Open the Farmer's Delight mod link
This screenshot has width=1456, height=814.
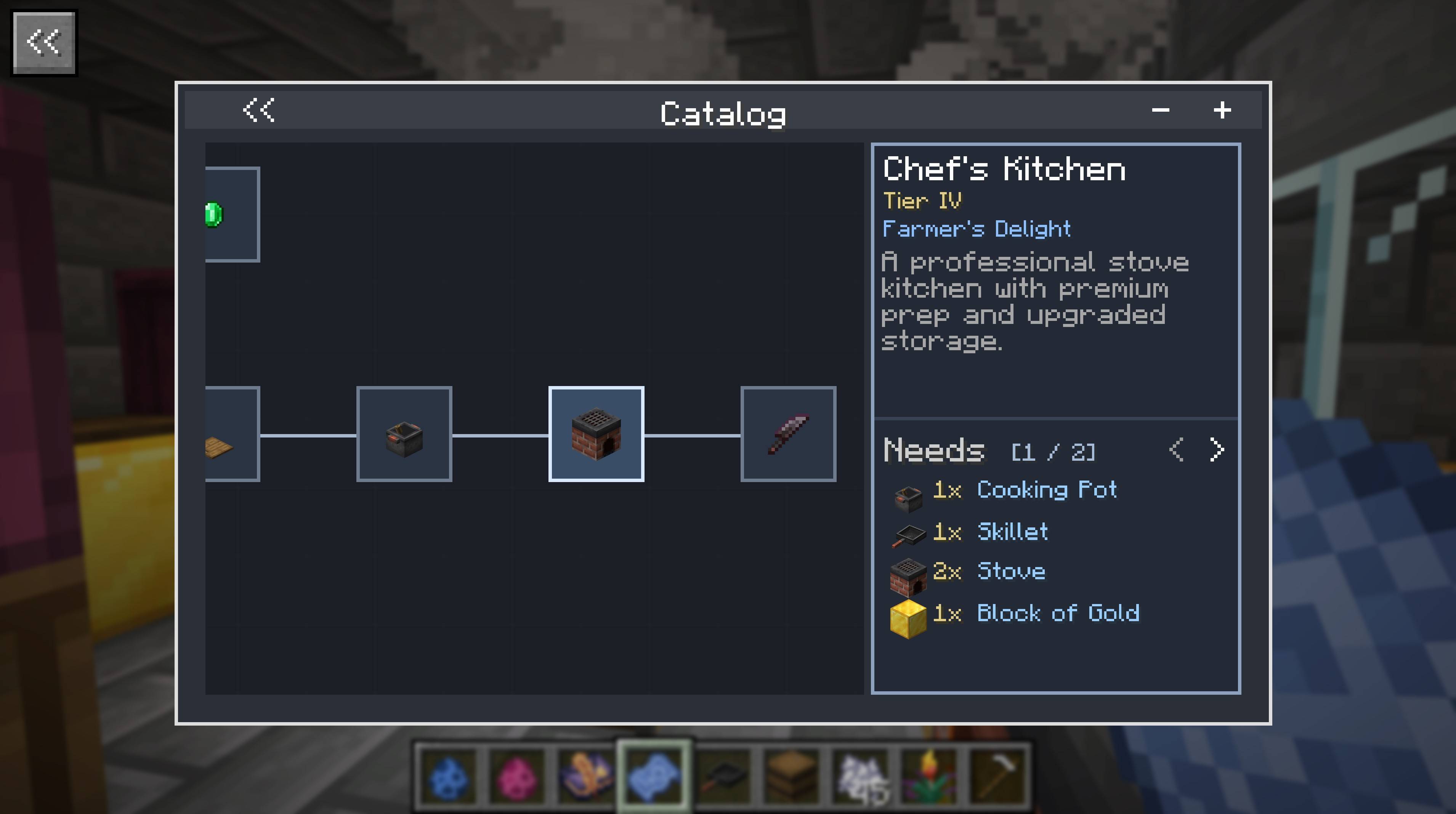click(x=976, y=229)
